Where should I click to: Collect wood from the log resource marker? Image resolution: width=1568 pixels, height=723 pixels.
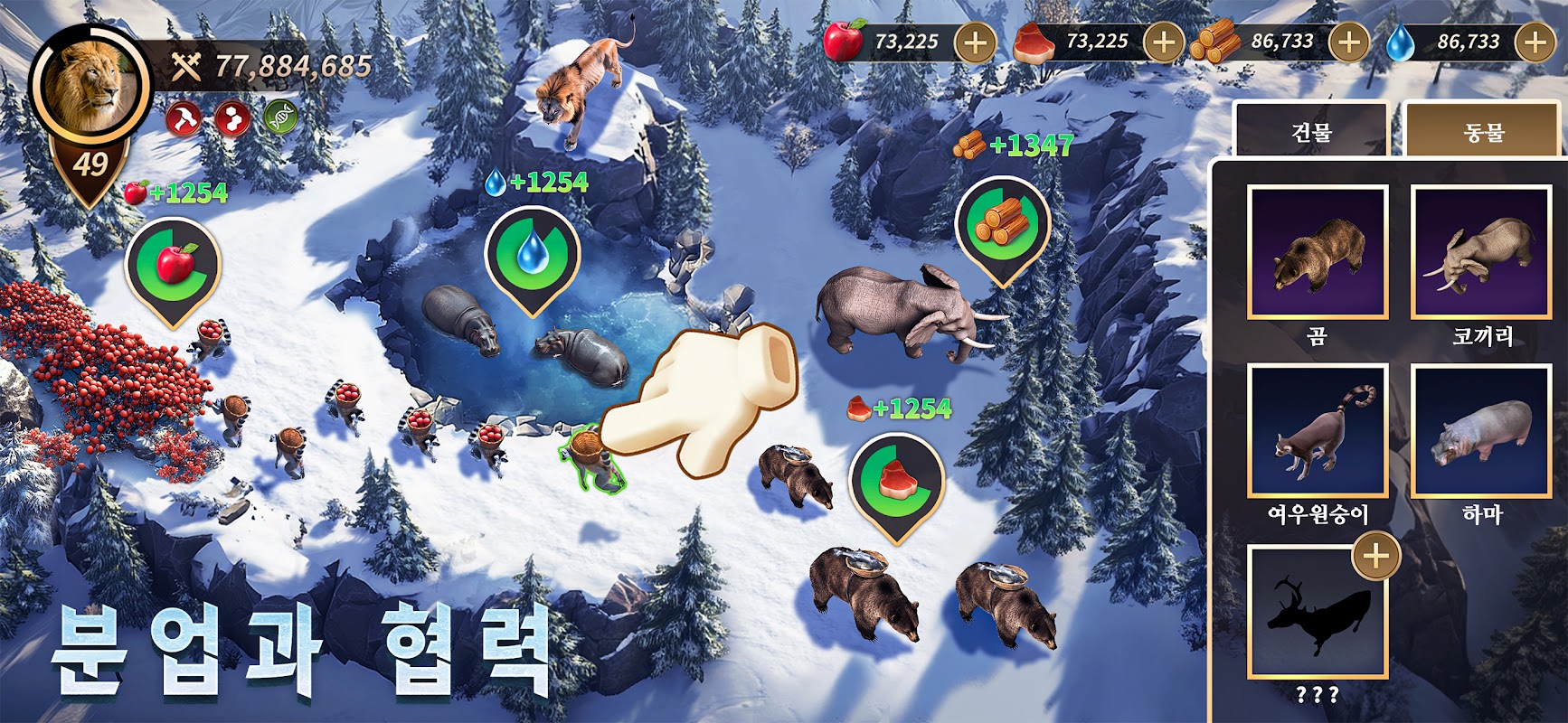coord(1002,224)
